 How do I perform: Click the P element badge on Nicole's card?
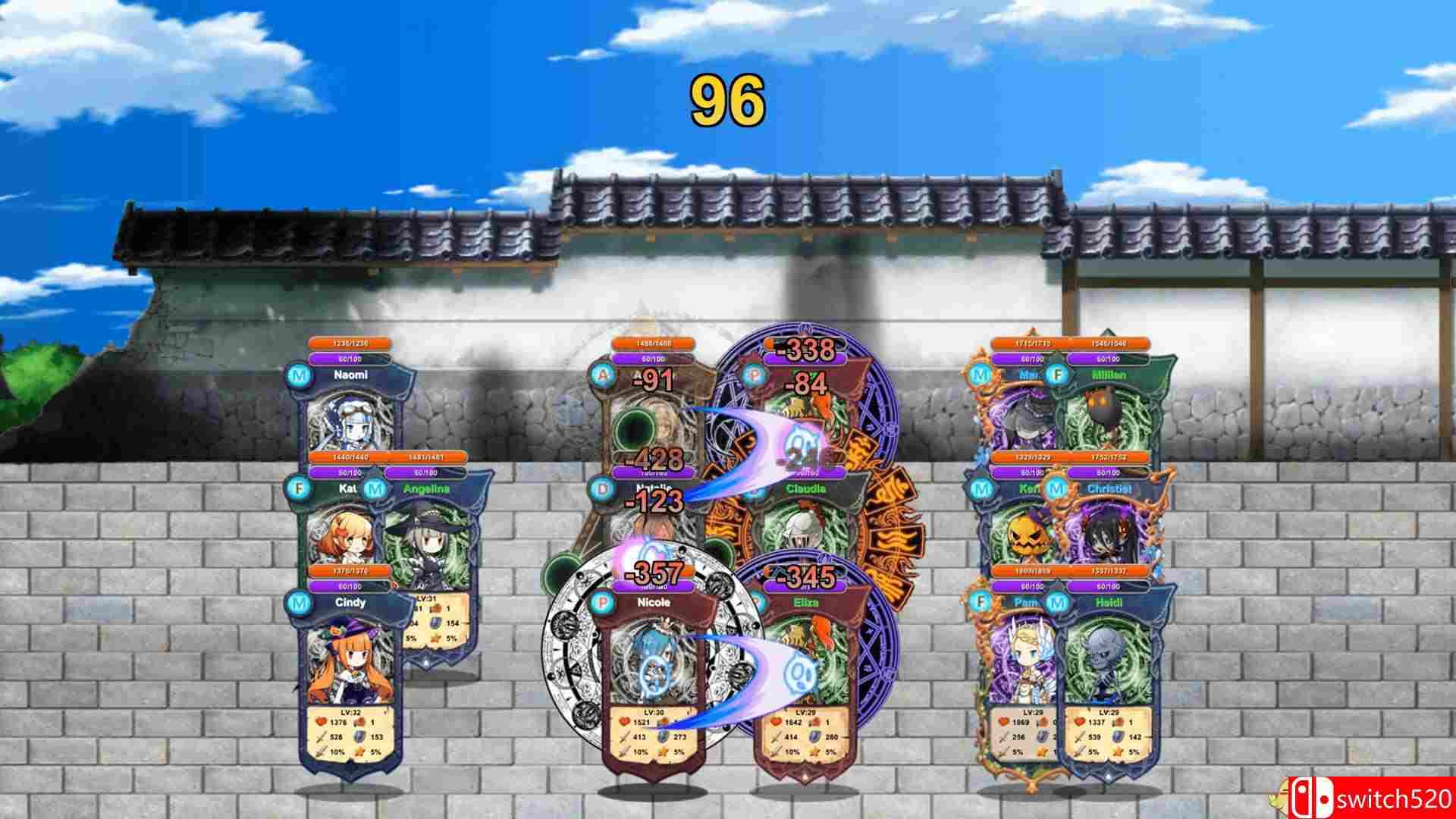(x=603, y=601)
